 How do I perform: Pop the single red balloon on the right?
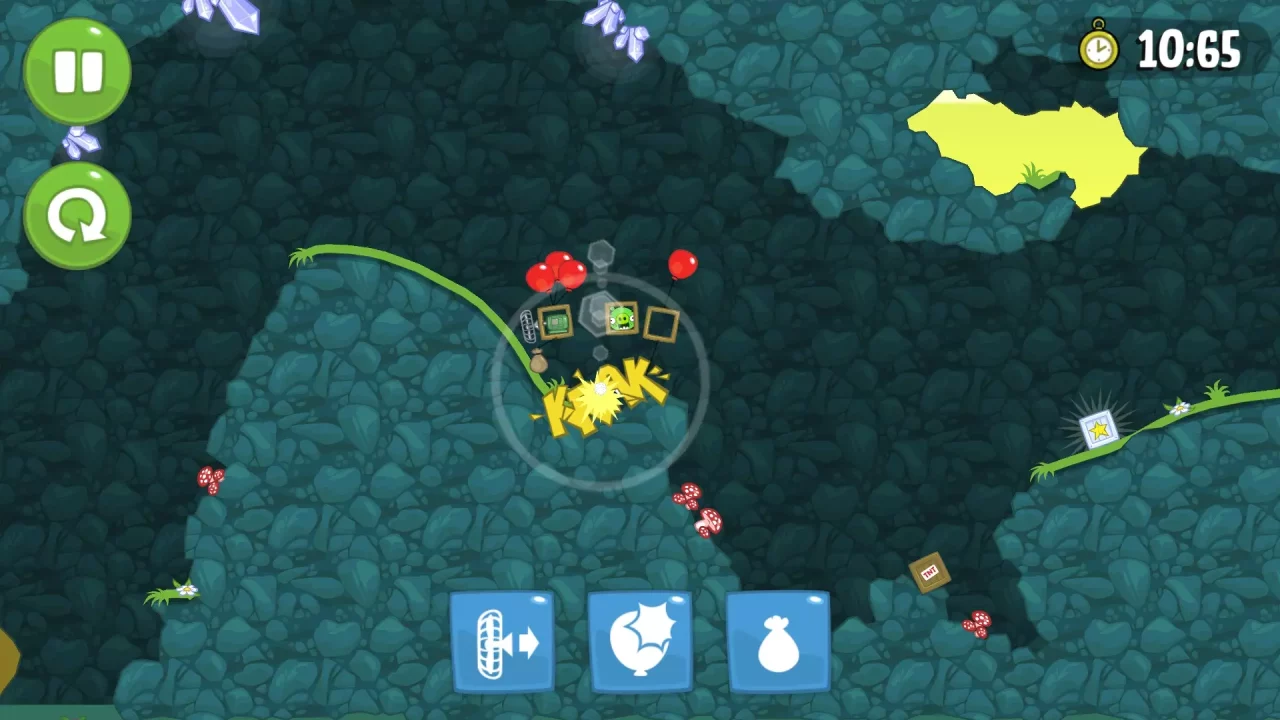(681, 267)
